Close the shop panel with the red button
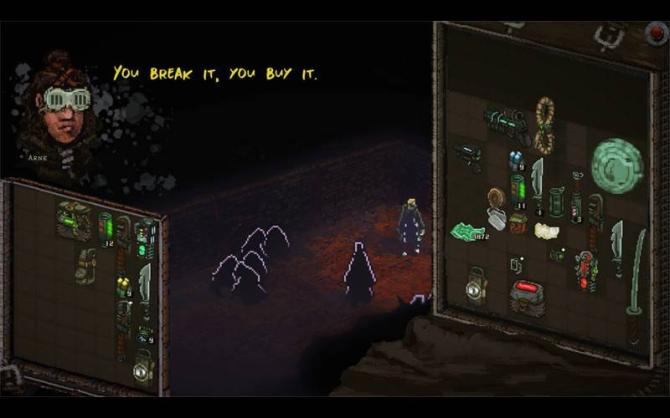 coord(657,31)
